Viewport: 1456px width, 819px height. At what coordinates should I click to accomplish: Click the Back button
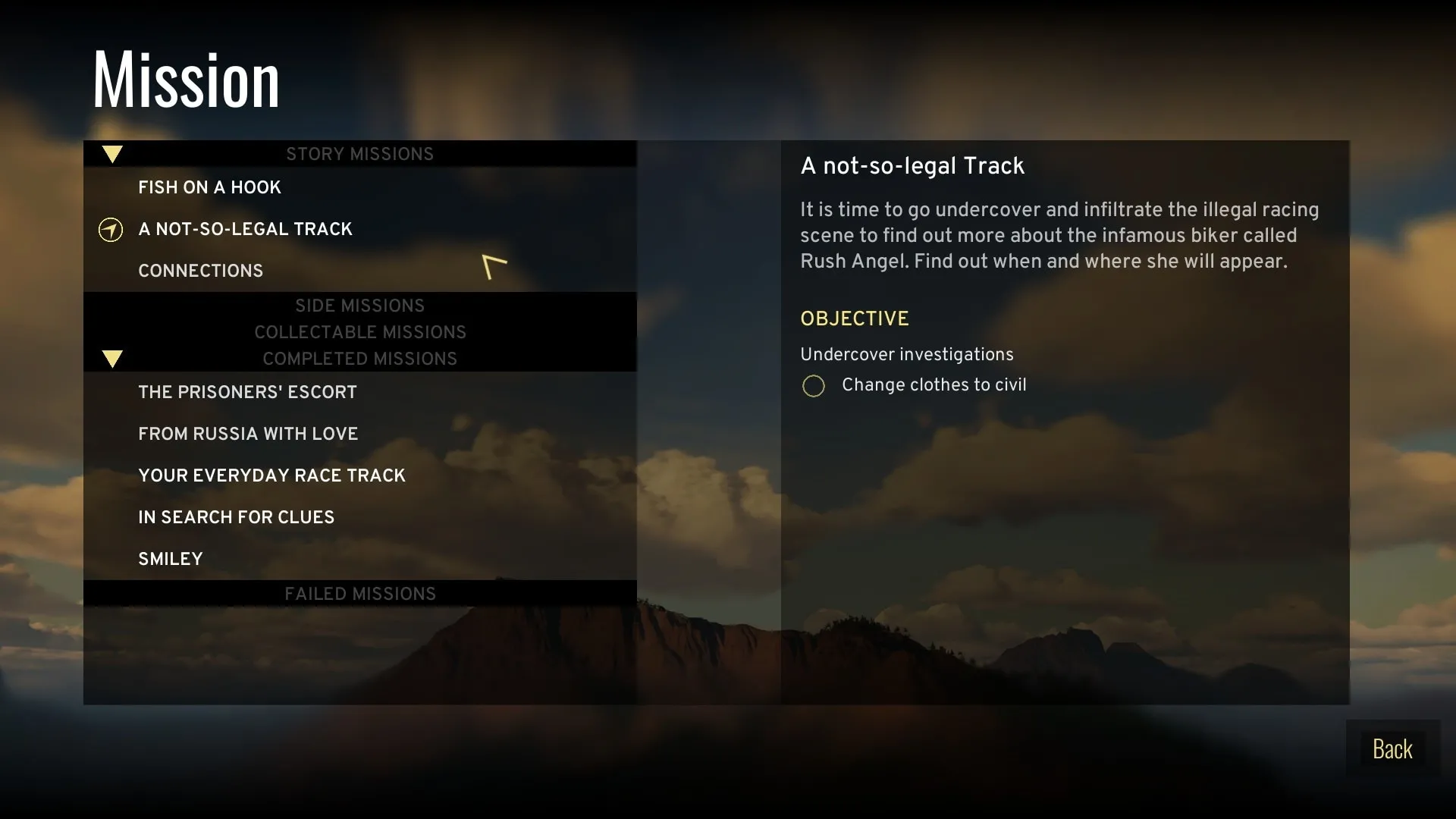[1392, 749]
